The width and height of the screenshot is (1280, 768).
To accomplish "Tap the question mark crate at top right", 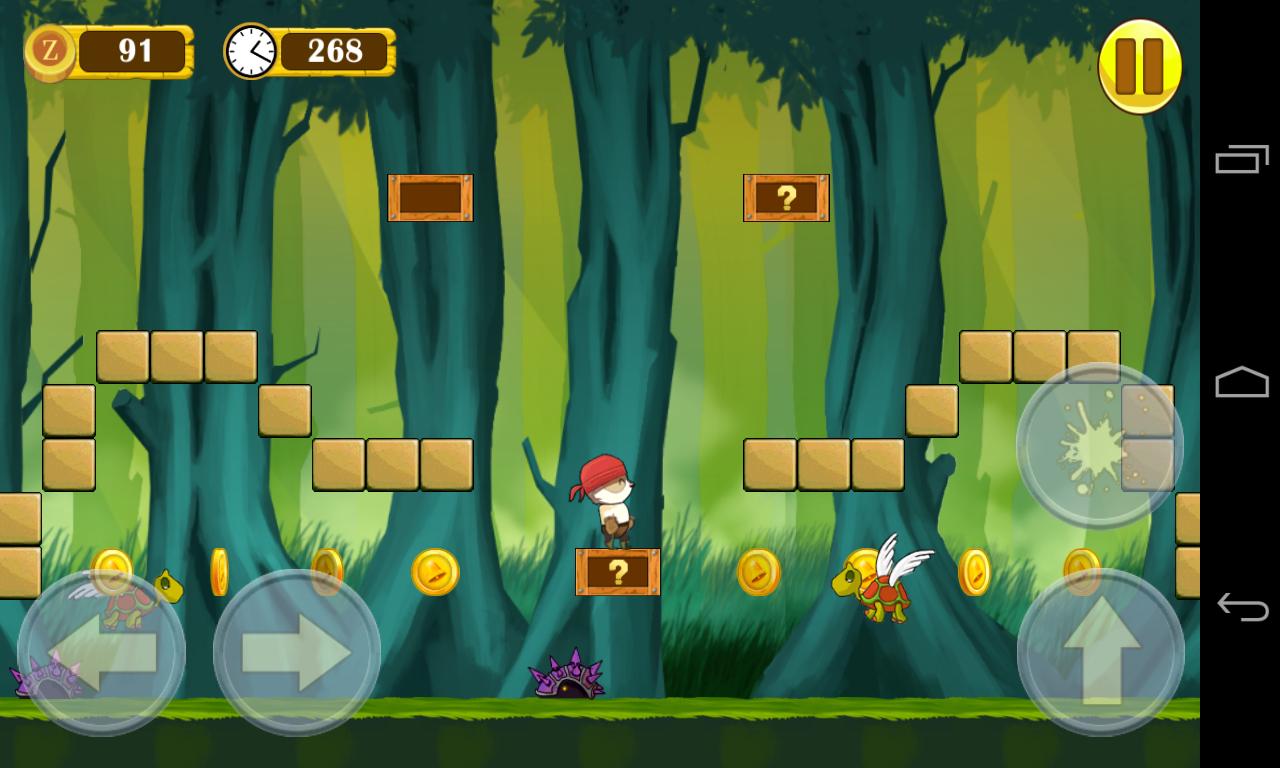I will [x=786, y=199].
